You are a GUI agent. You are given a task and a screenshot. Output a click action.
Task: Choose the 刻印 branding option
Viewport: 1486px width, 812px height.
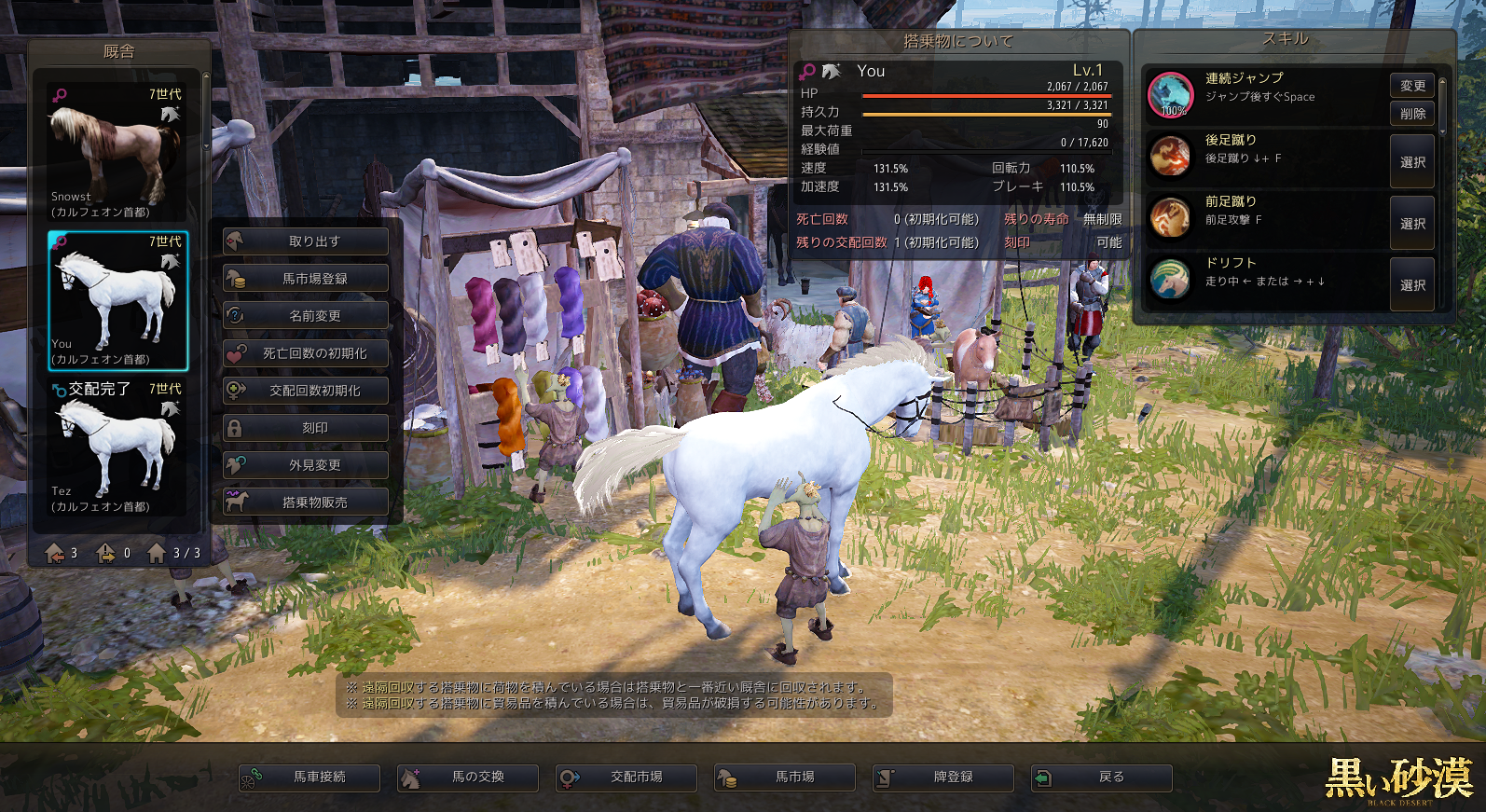pos(306,428)
